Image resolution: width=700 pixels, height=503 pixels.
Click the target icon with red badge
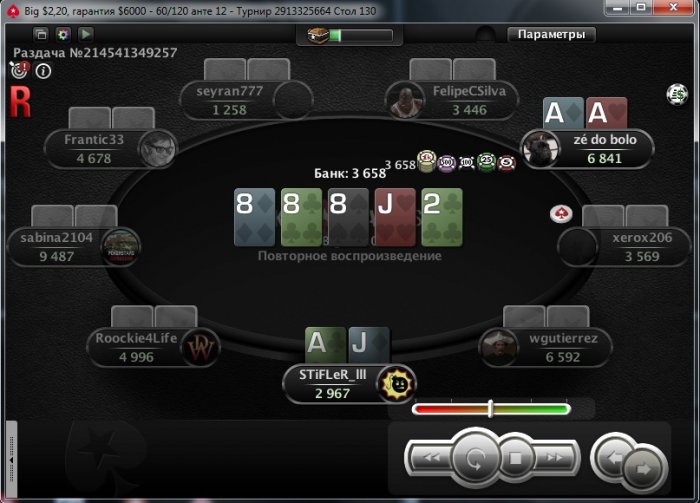19,70
